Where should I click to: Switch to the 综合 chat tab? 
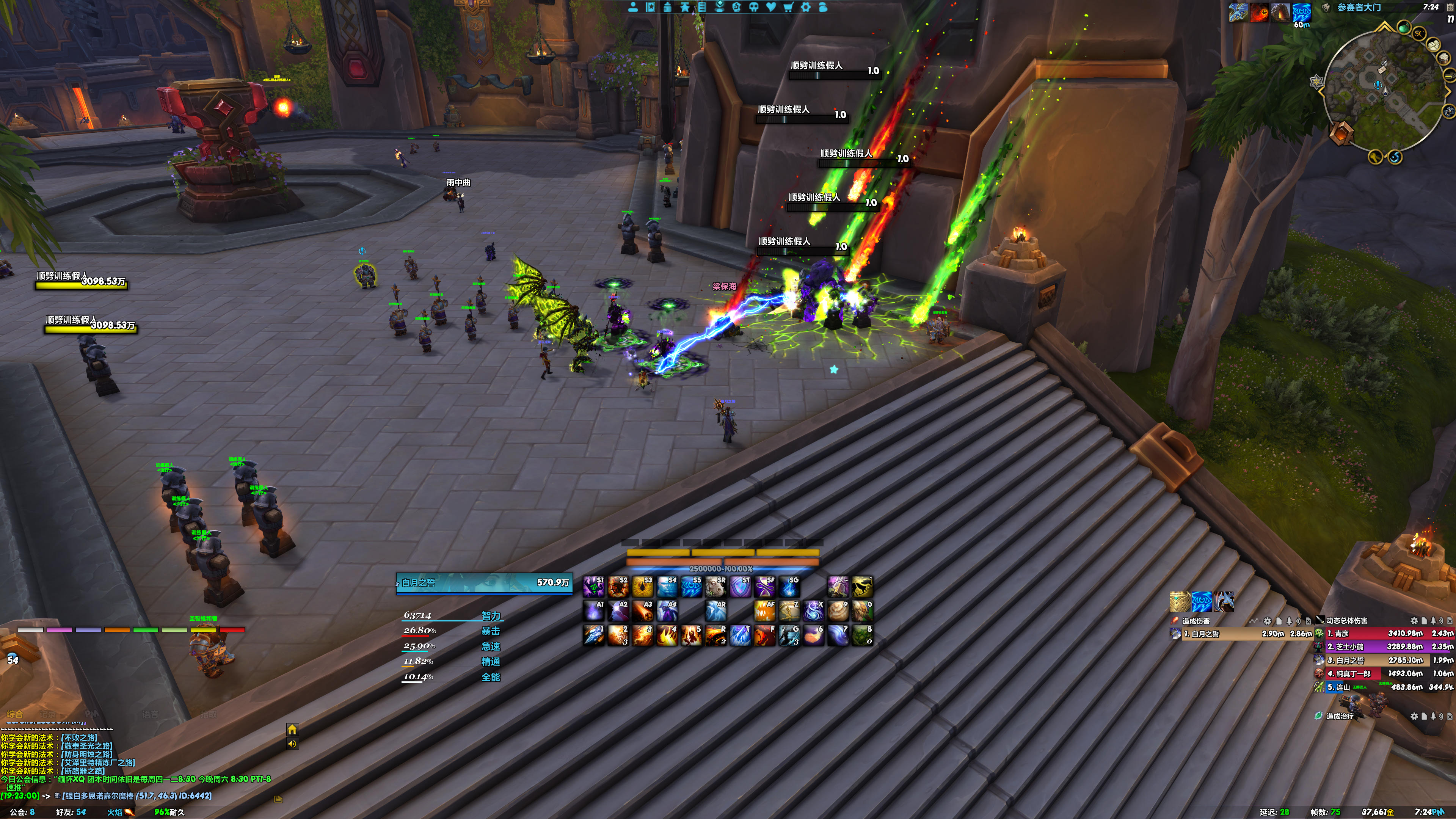point(15,714)
